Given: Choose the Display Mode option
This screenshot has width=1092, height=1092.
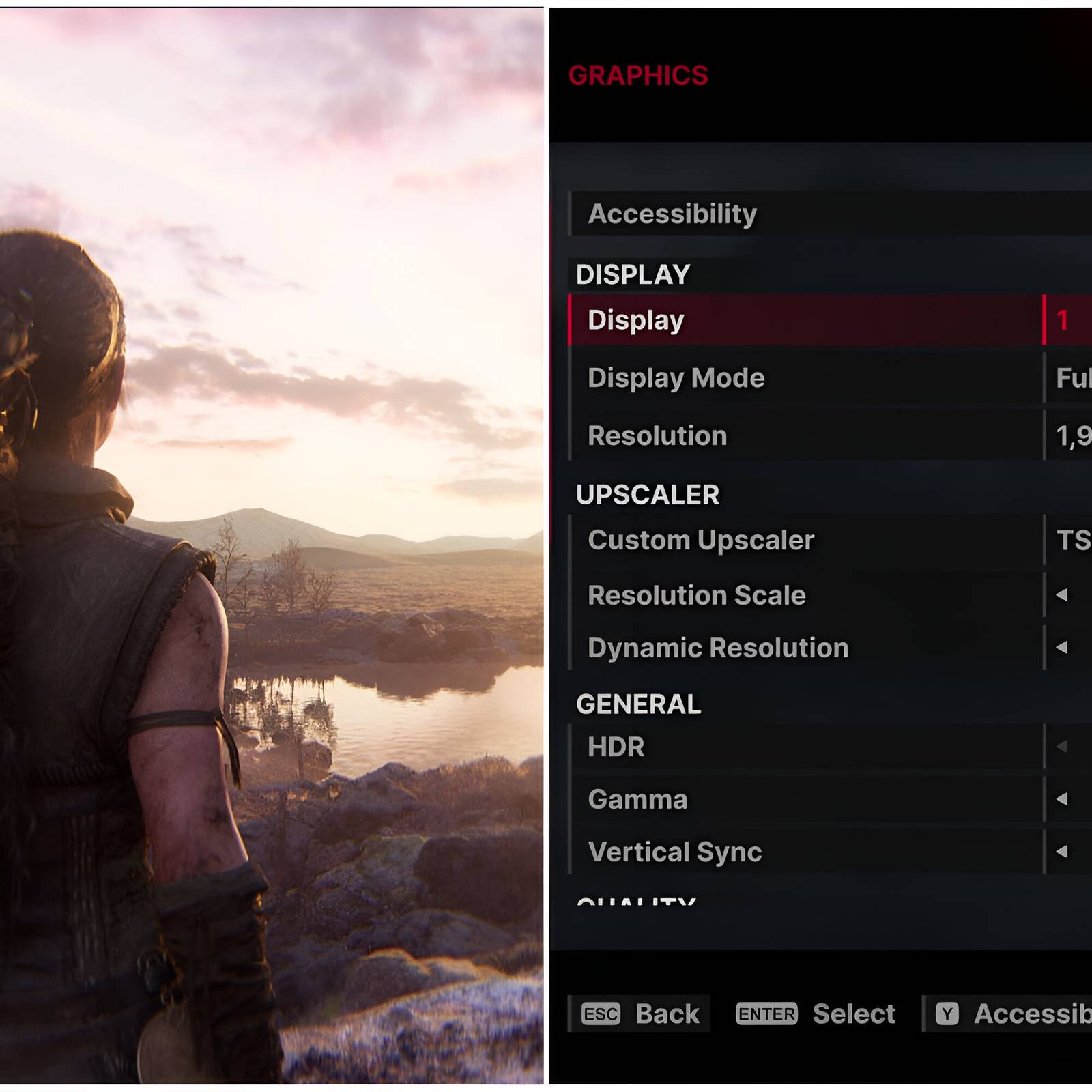Looking at the screenshot, I should click(676, 378).
